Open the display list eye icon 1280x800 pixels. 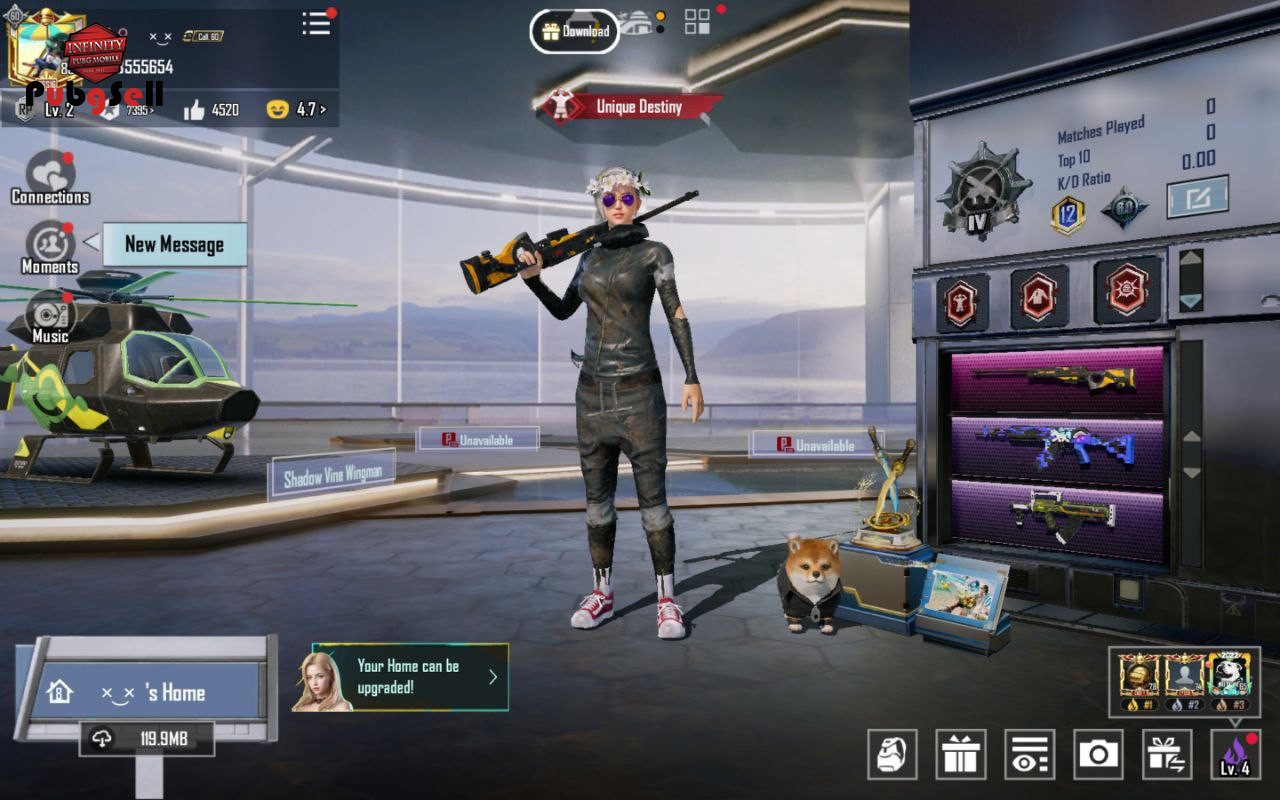pyautogui.click(x=1030, y=754)
